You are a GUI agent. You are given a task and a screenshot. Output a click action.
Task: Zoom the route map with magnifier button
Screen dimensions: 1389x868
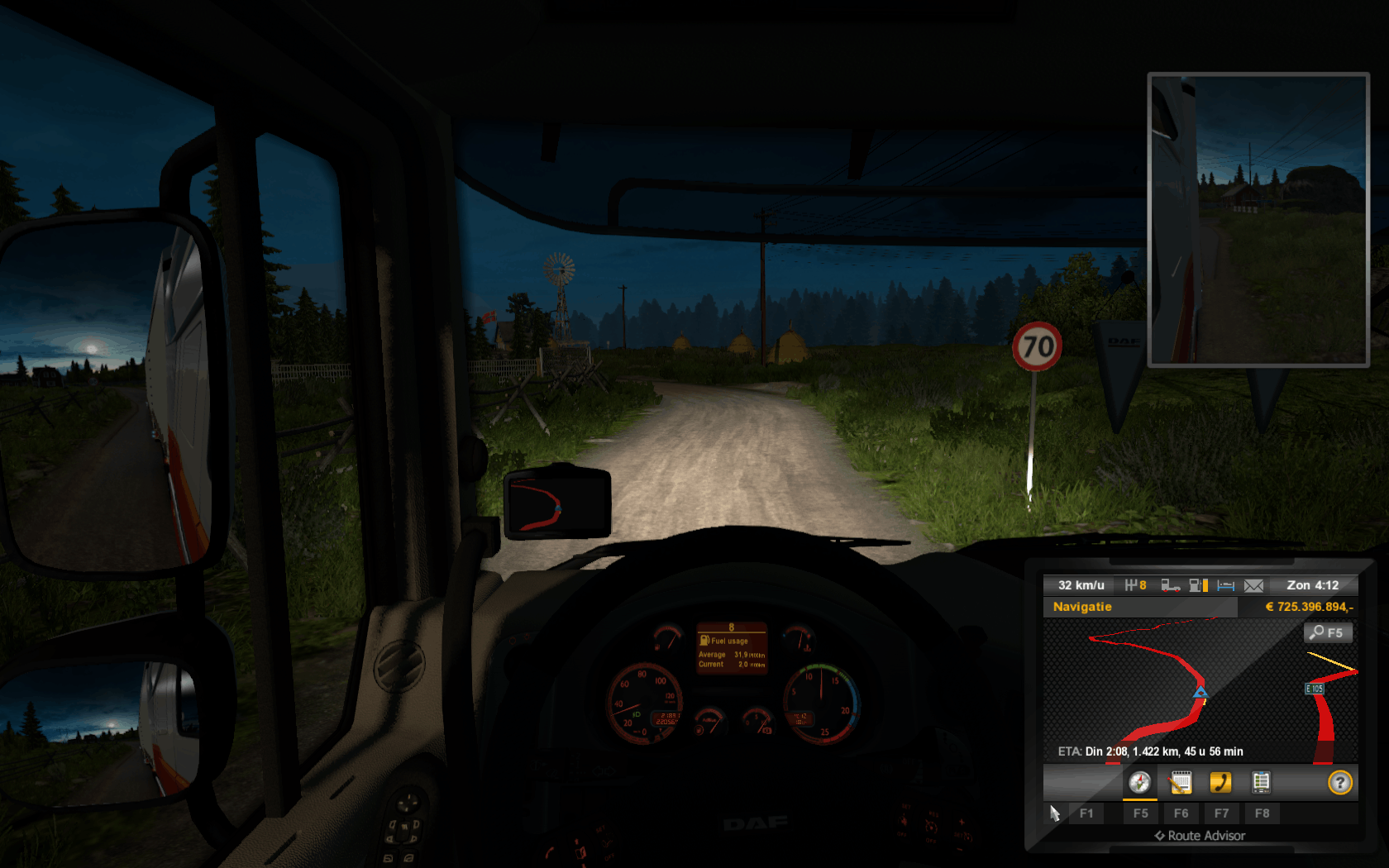1328,632
